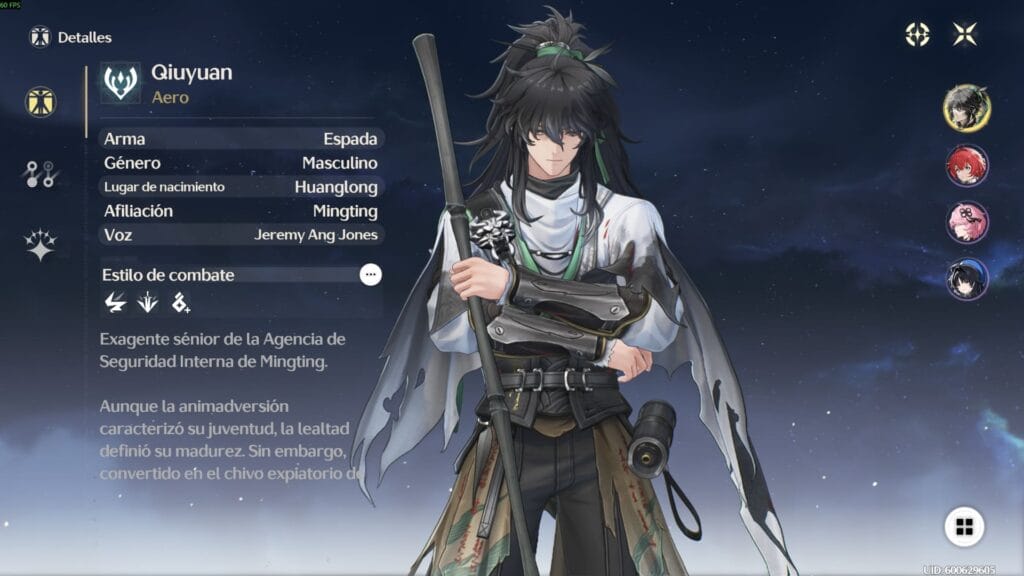Click the middle downward-burst combat style icon
Viewport: 1024px width, 576px height.
[x=147, y=301]
